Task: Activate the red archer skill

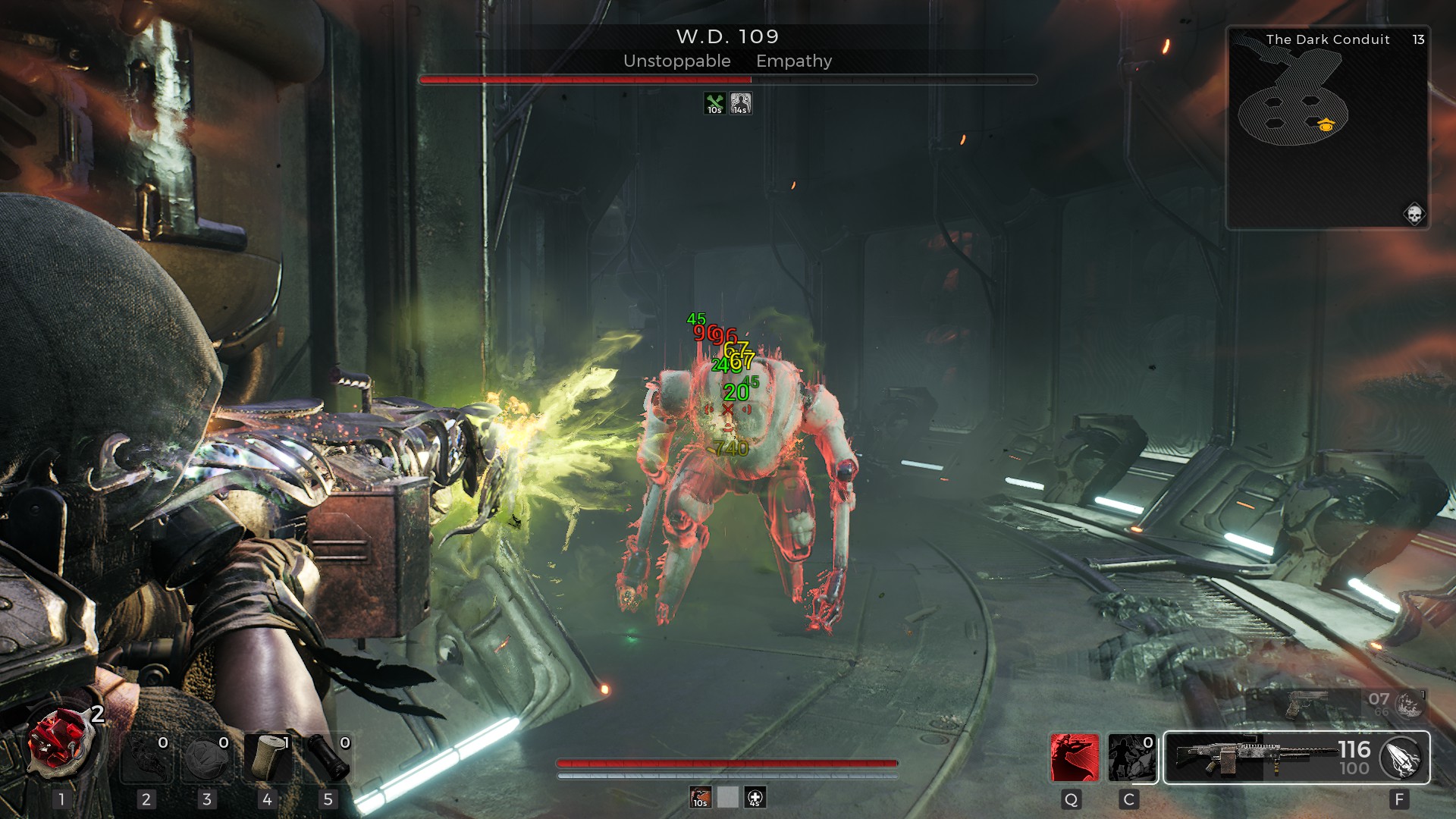Action: [x=1075, y=758]
